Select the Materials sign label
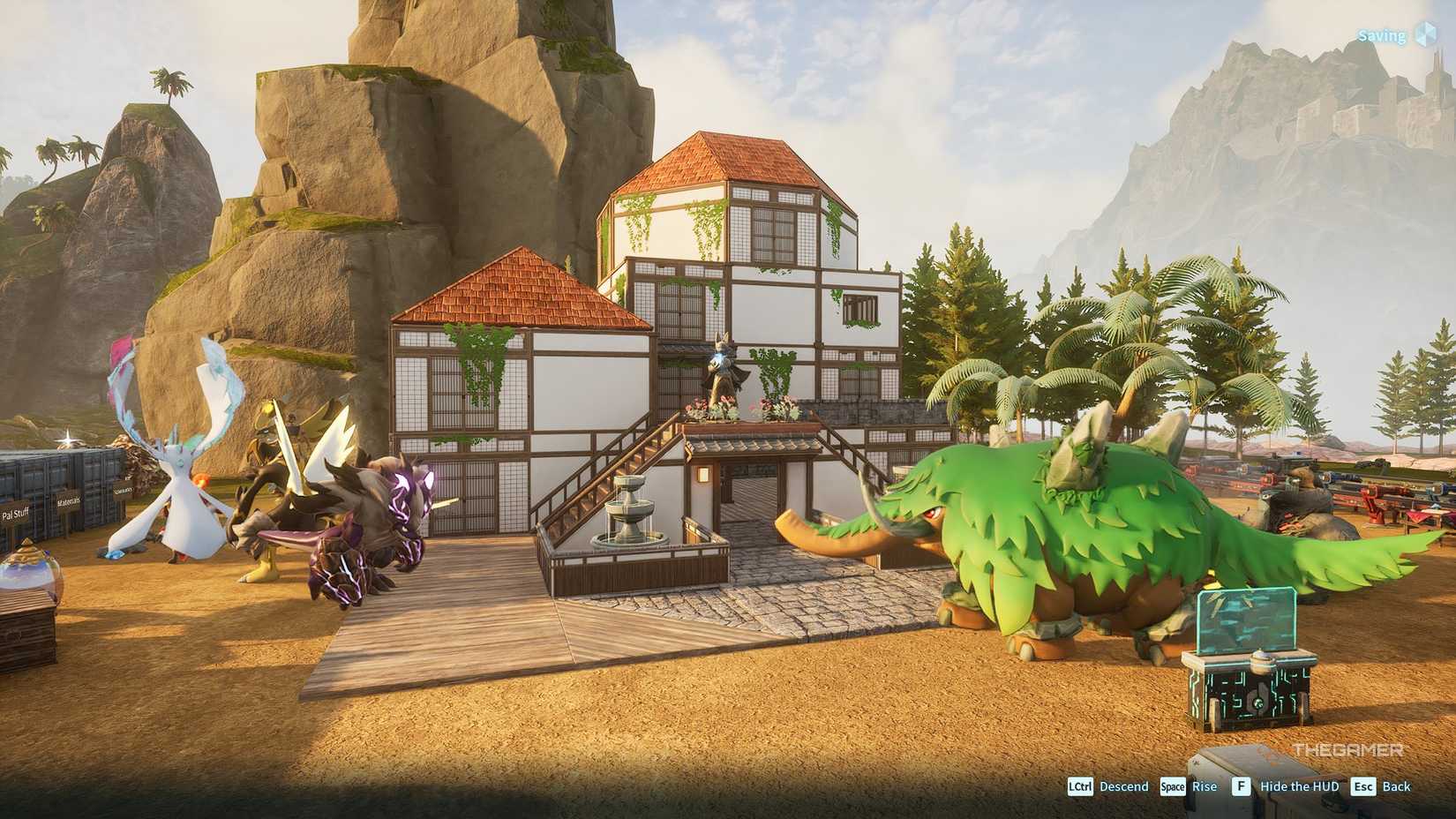1456x819 pixels. (69, 501)
